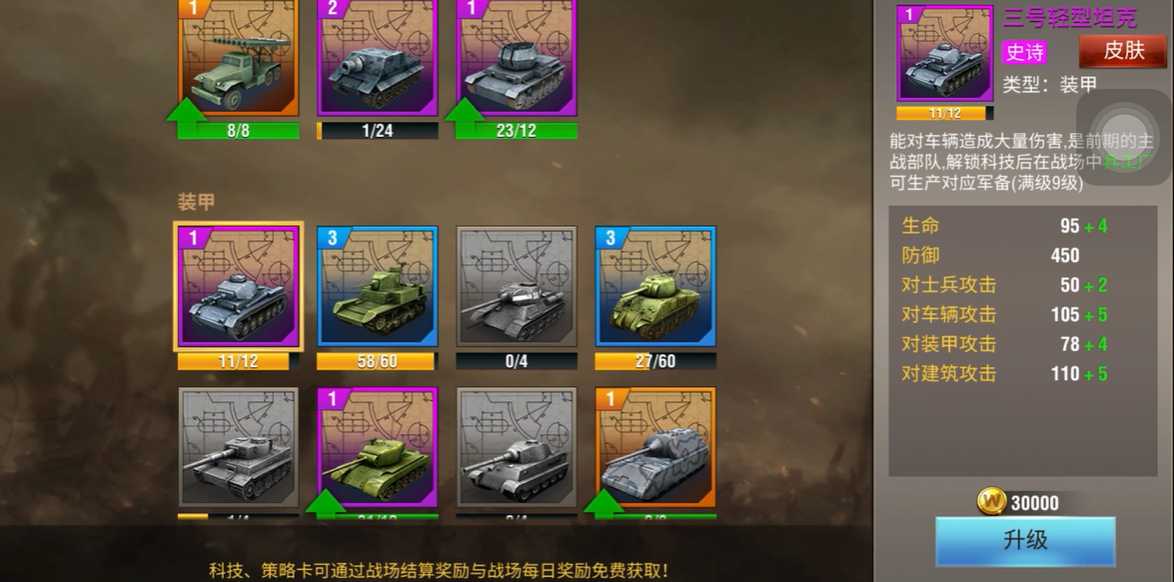The height and width of the screenshot is (582, 1174).
Task: Select the green tank card showing 27/60
Action: pos(655,287)
